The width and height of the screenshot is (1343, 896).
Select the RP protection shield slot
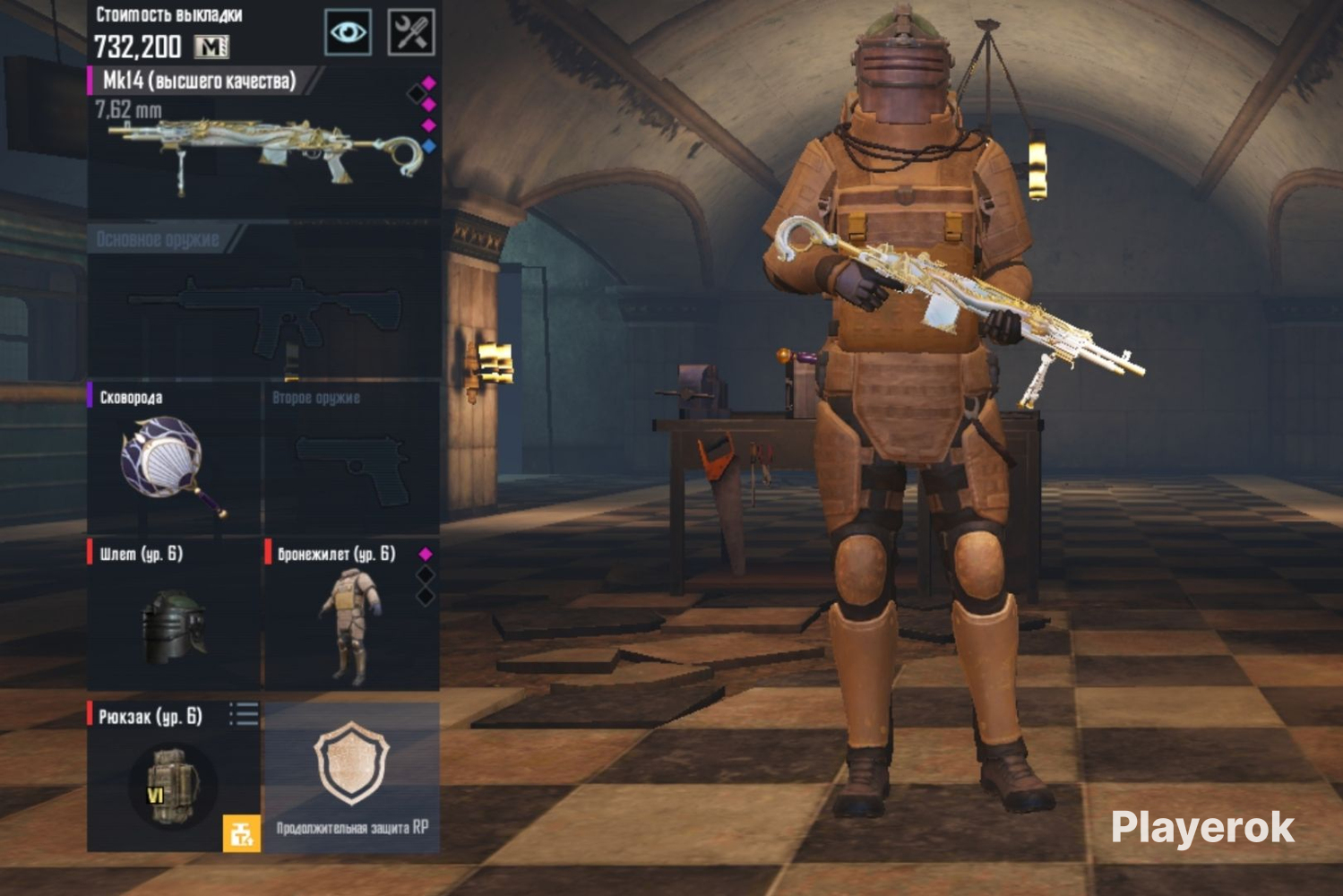click(351, 775)
